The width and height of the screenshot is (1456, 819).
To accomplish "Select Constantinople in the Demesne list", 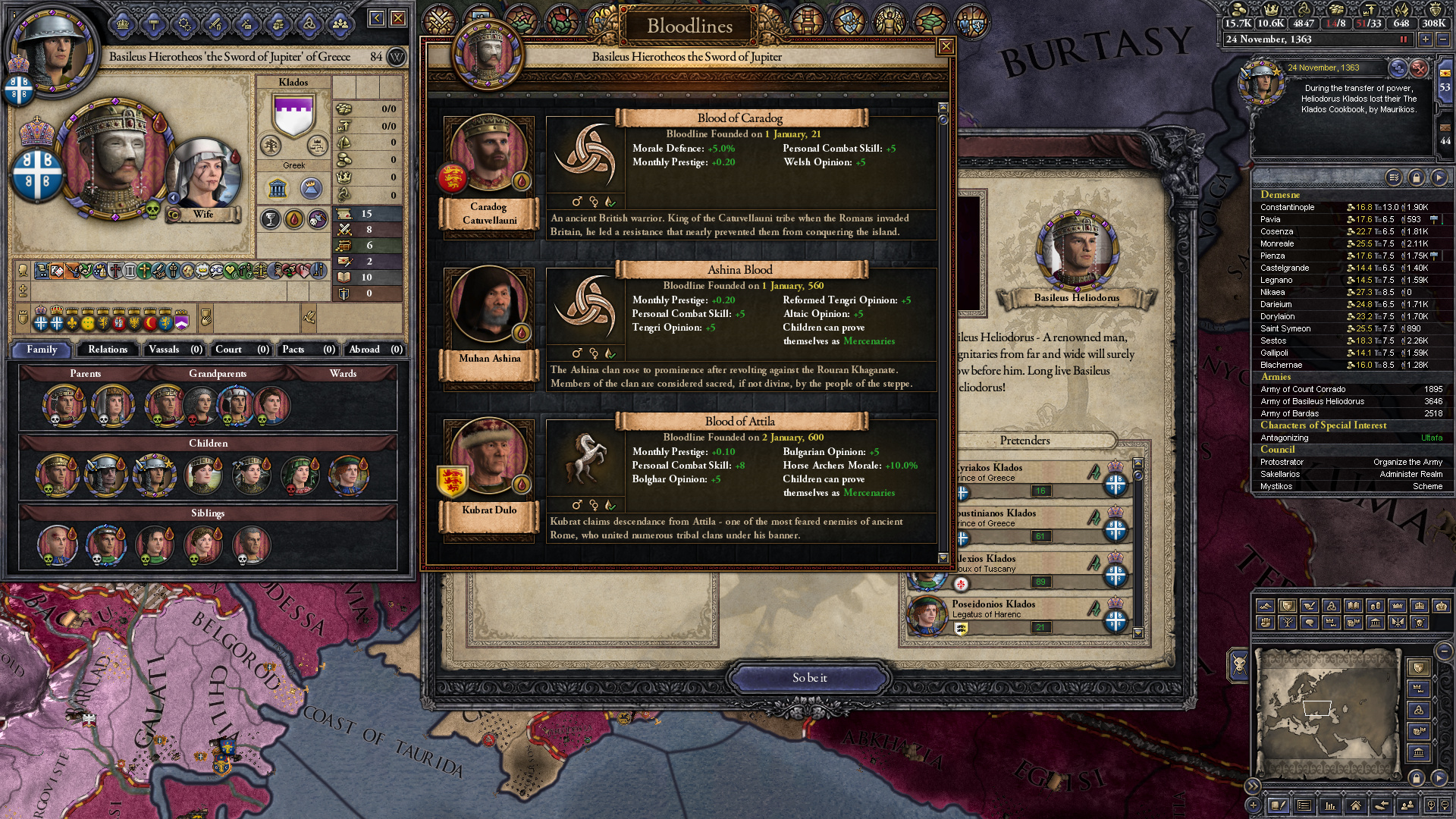I will (x=1288, y=207).
